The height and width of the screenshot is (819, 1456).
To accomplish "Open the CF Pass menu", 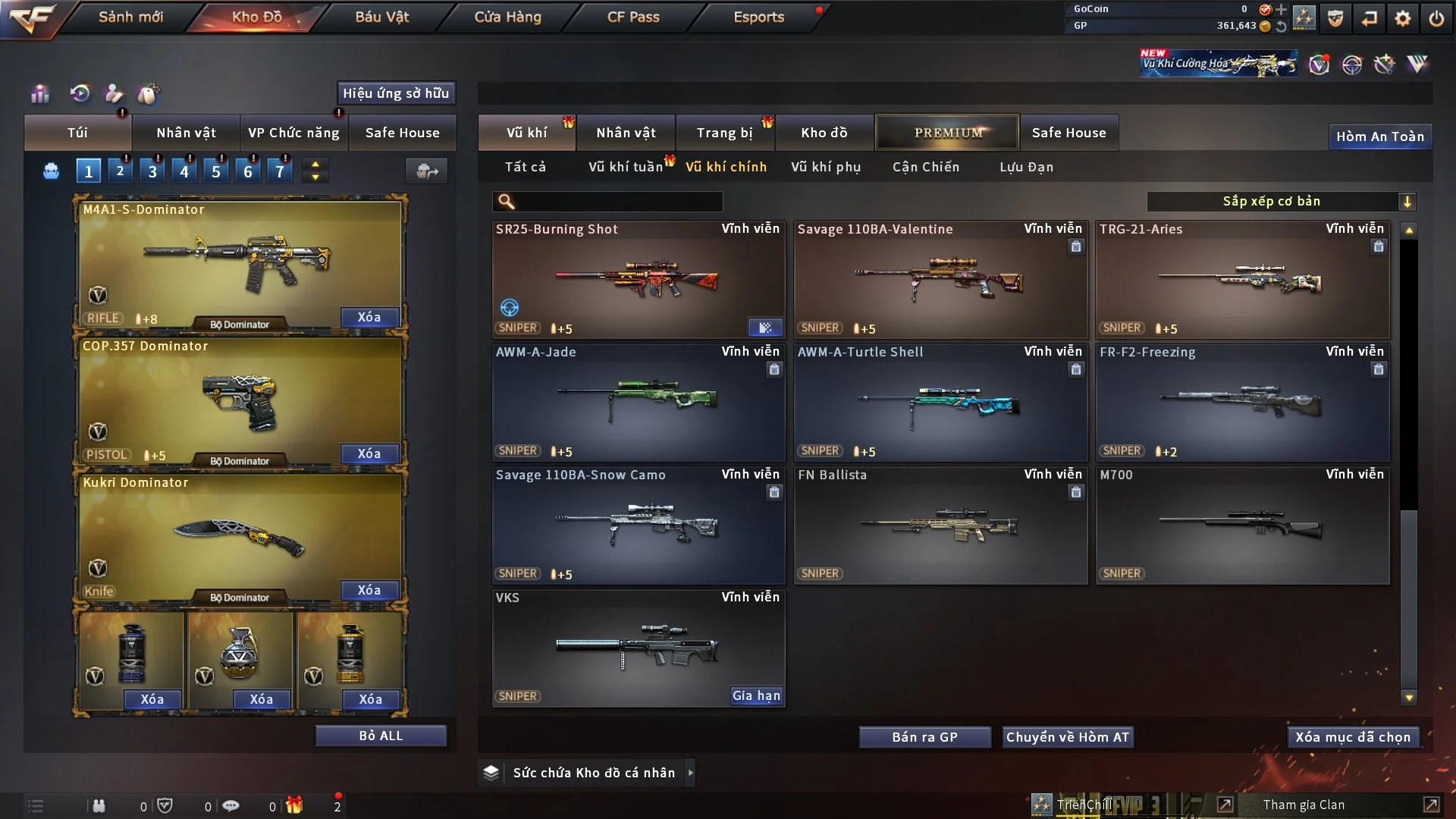I will [x=633, y=17].
